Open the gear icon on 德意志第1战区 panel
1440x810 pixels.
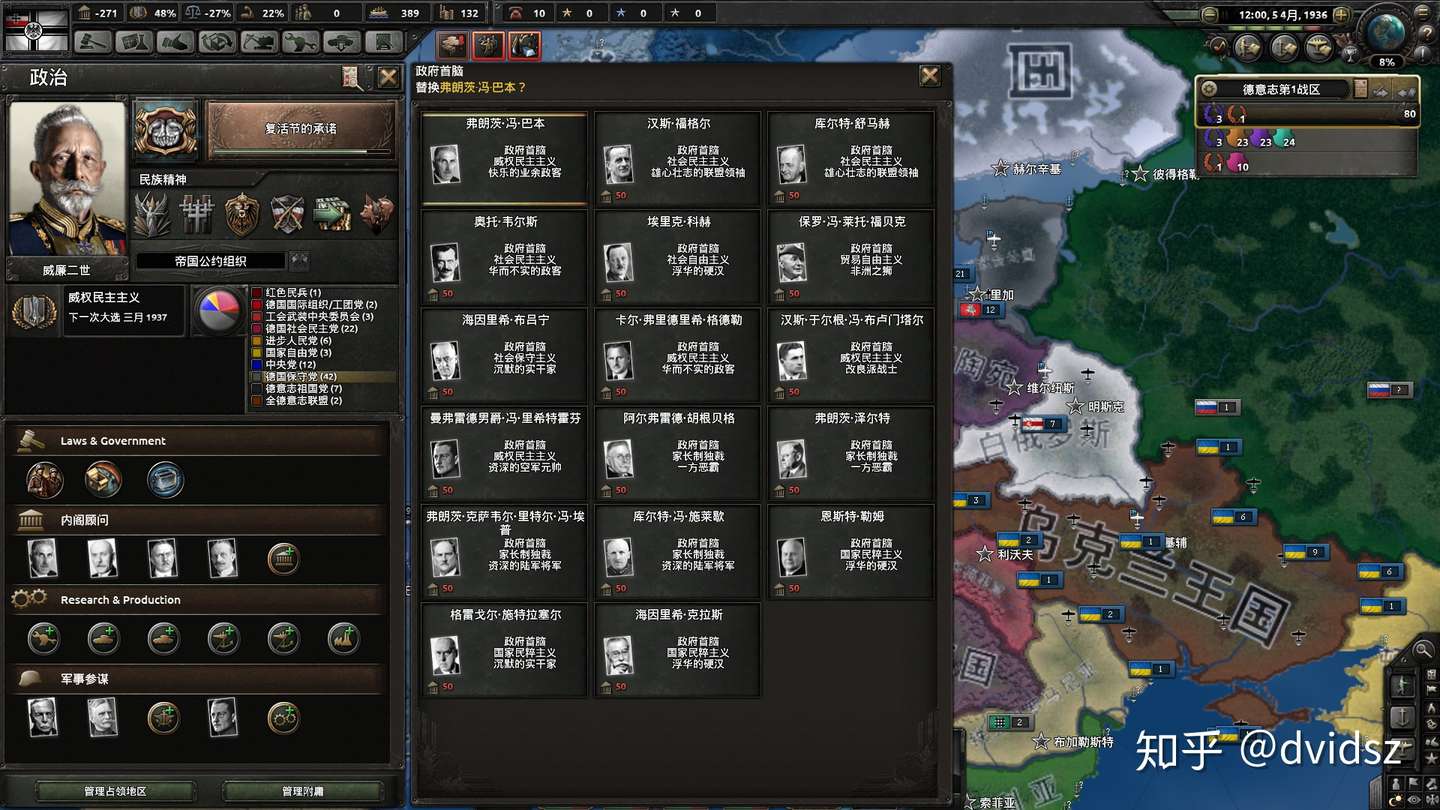1208,88
